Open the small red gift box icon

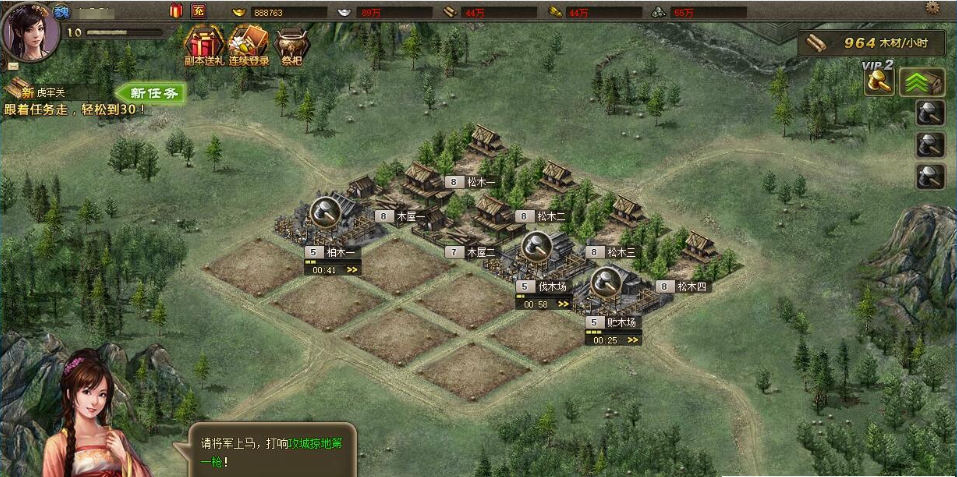[x=176, y=11]
